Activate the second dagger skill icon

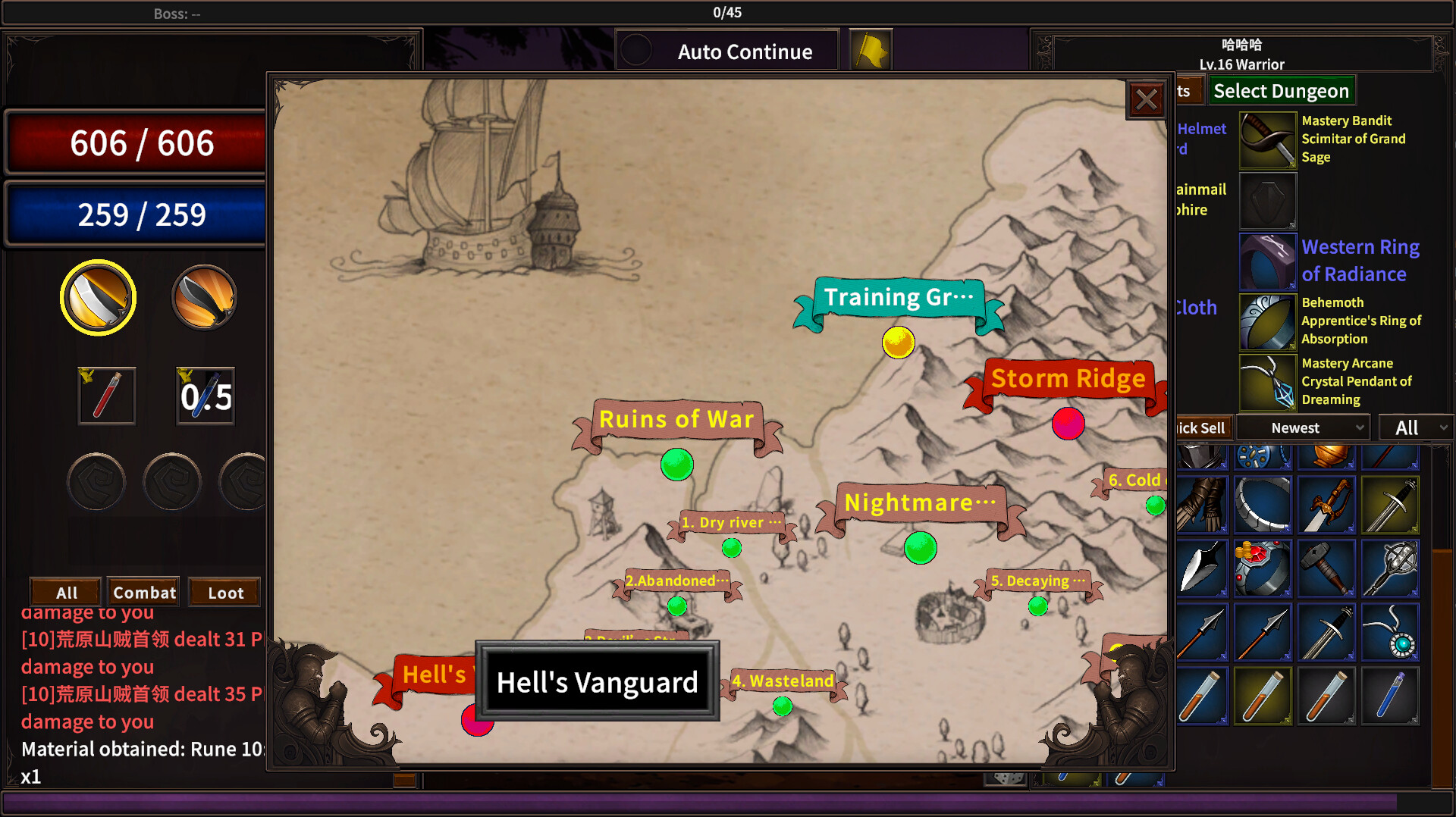[202, 297]
